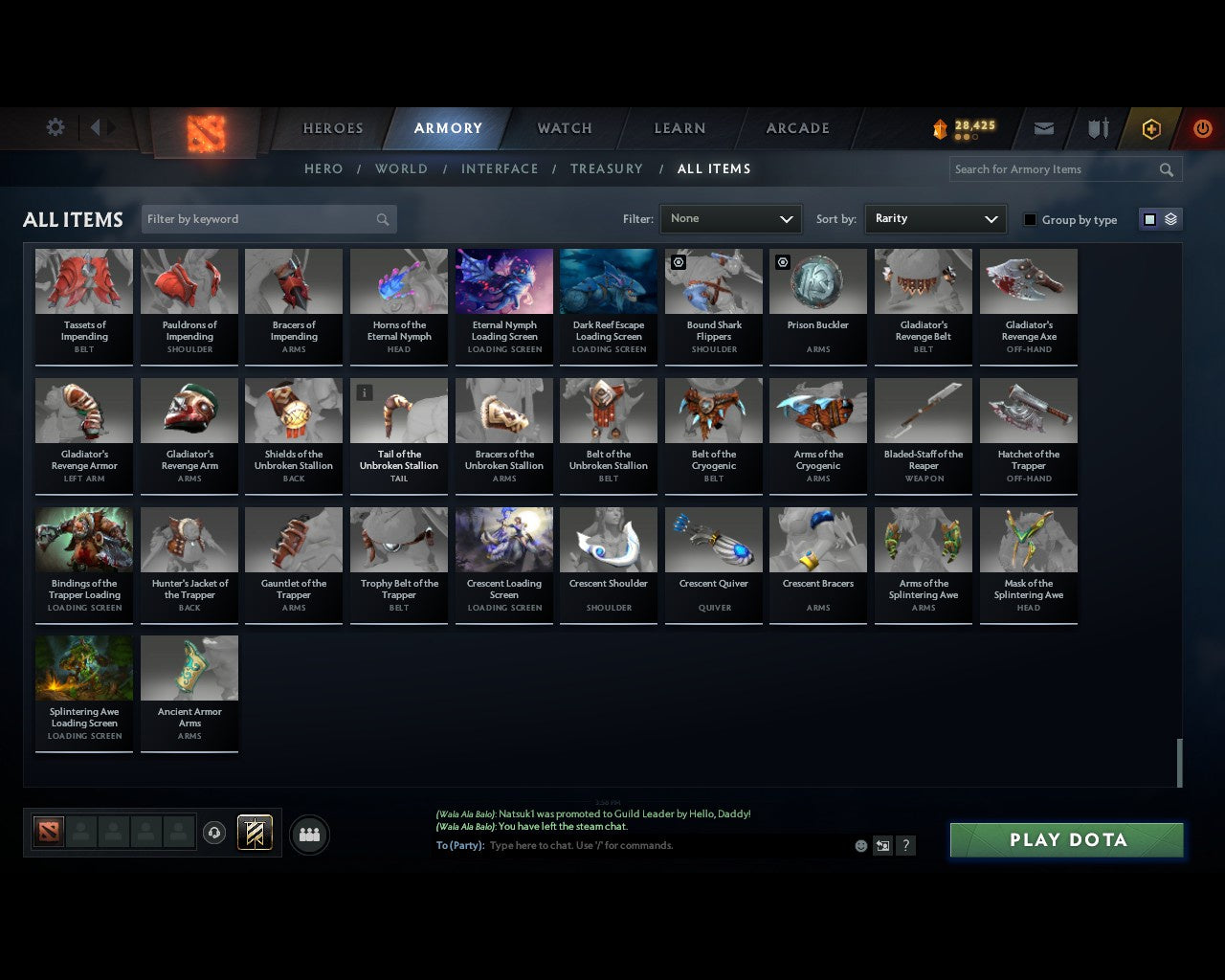1225x980 pixels.
Task: Open the Dota Plus hexagon icon
Action: (1149, 127)
